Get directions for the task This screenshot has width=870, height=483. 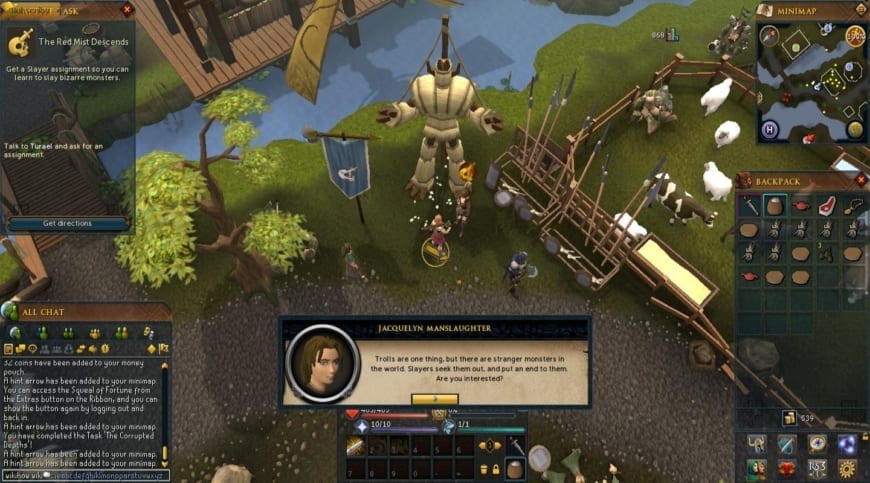(68, 223)
